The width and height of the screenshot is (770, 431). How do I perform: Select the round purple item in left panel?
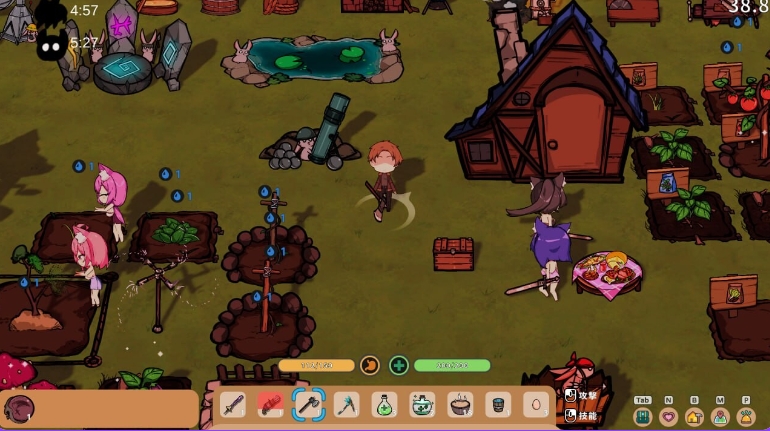[x=19, y=408]
